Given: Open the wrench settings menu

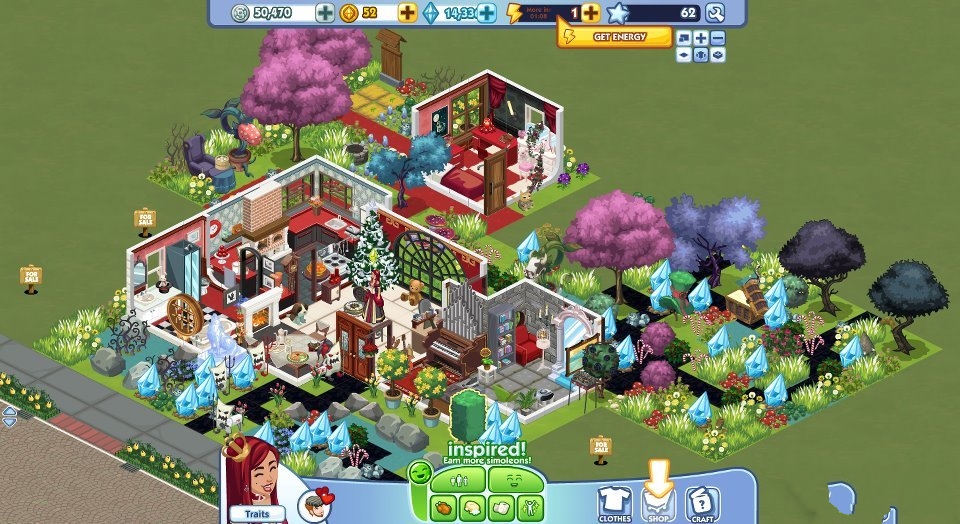Looking at the screenshot, I should (715, 13).
